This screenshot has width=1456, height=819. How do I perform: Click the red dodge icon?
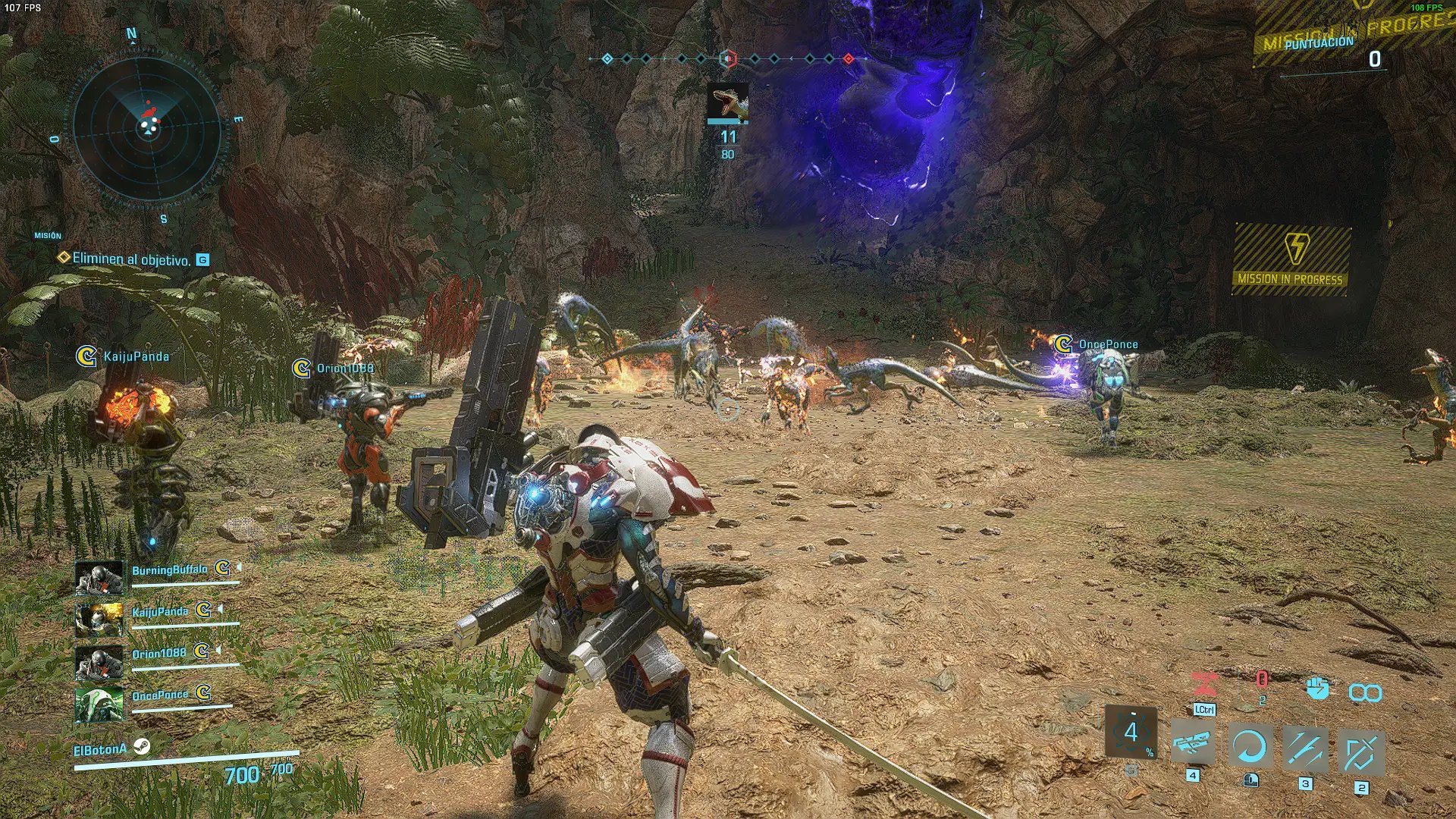click(1203, 684)
